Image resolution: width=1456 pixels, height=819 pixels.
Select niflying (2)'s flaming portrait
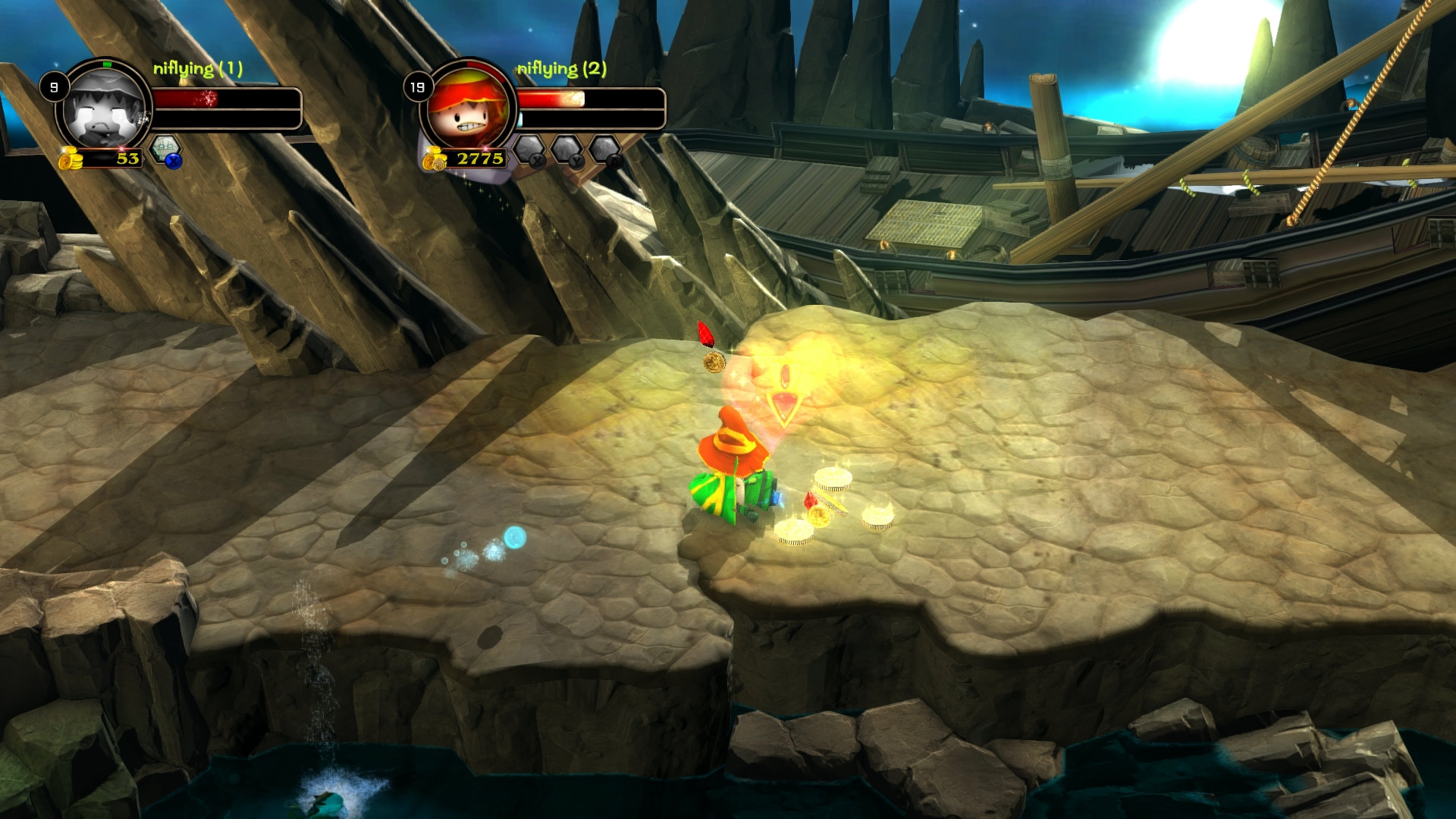tap(466, 106)
